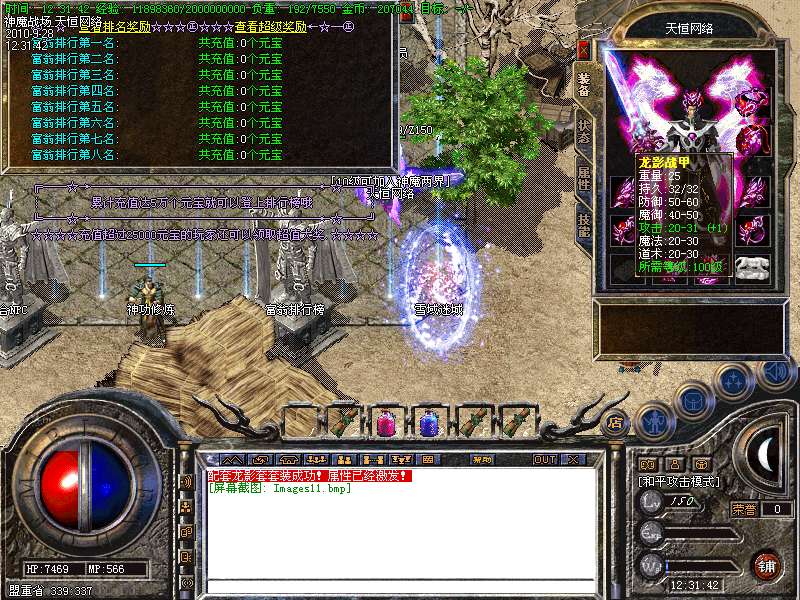Click the red 铺 stall button
The width and height of the screenshot is (800, 600).
[766, 566]
